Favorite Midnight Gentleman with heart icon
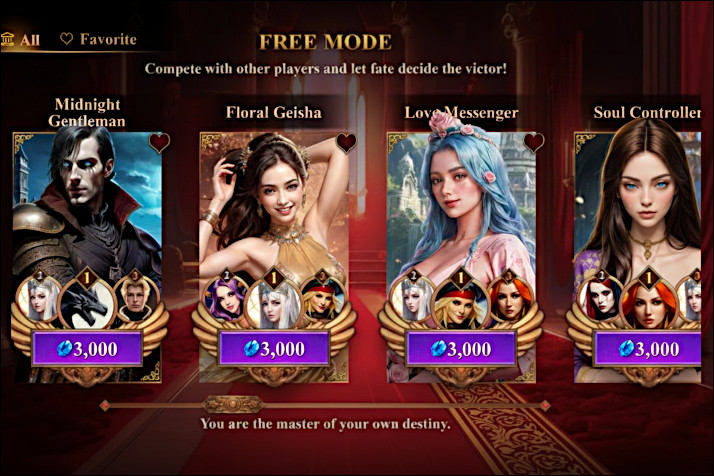The height and width of the screenshot is (476, 714). [160, 142]
